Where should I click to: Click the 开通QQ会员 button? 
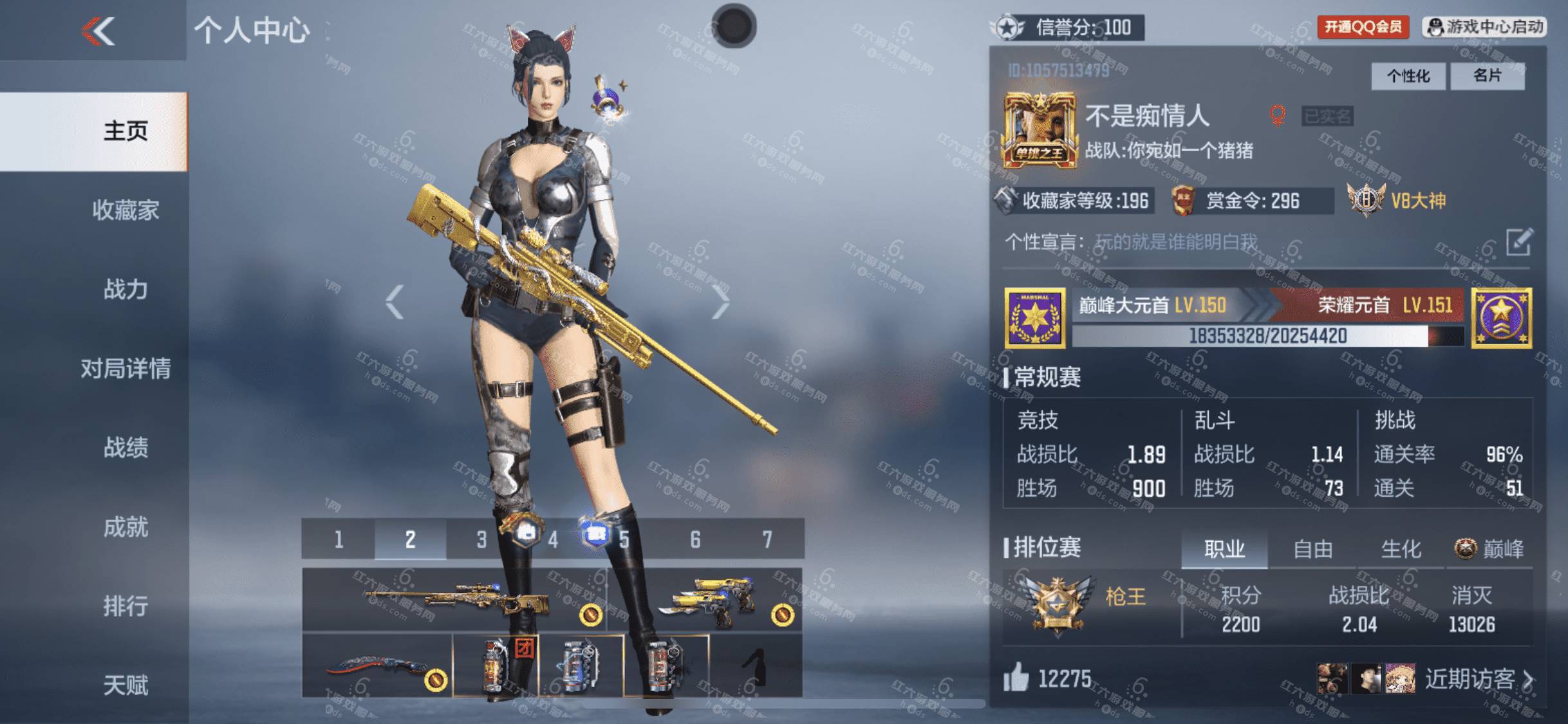point(1363,27)
